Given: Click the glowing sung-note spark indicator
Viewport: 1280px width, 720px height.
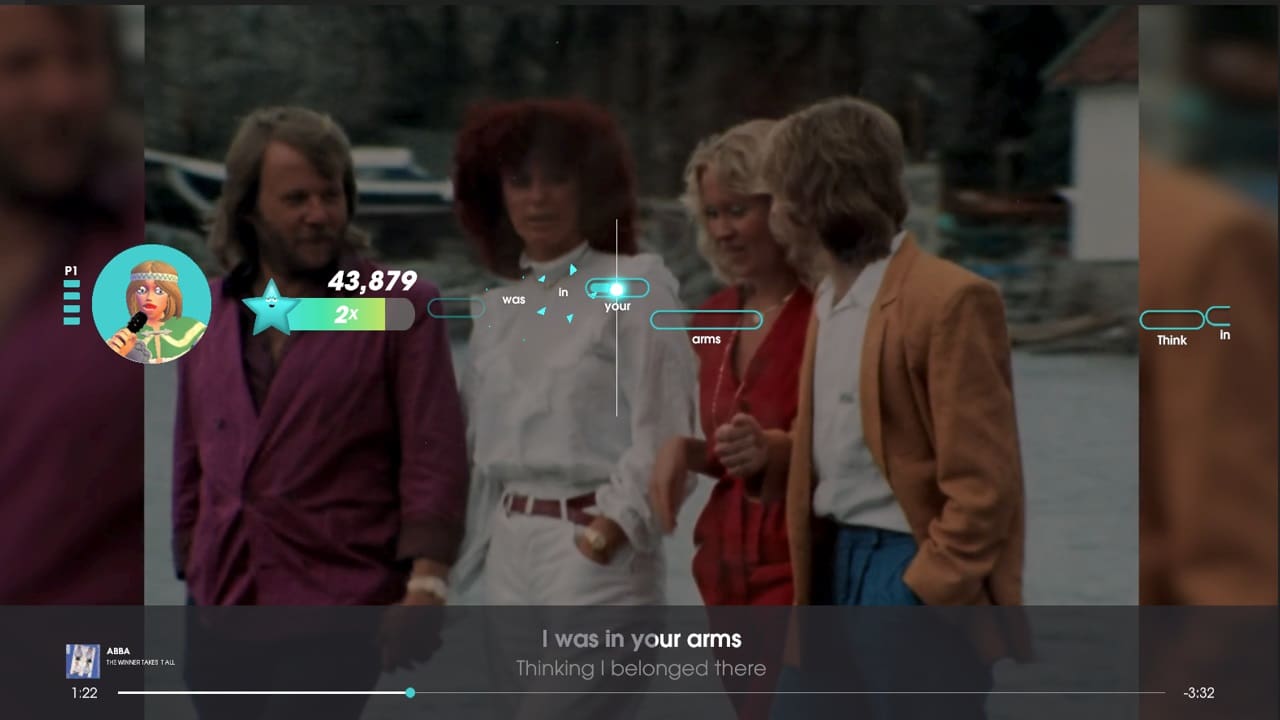Looking at the screenshot, I should pos(617,288).
